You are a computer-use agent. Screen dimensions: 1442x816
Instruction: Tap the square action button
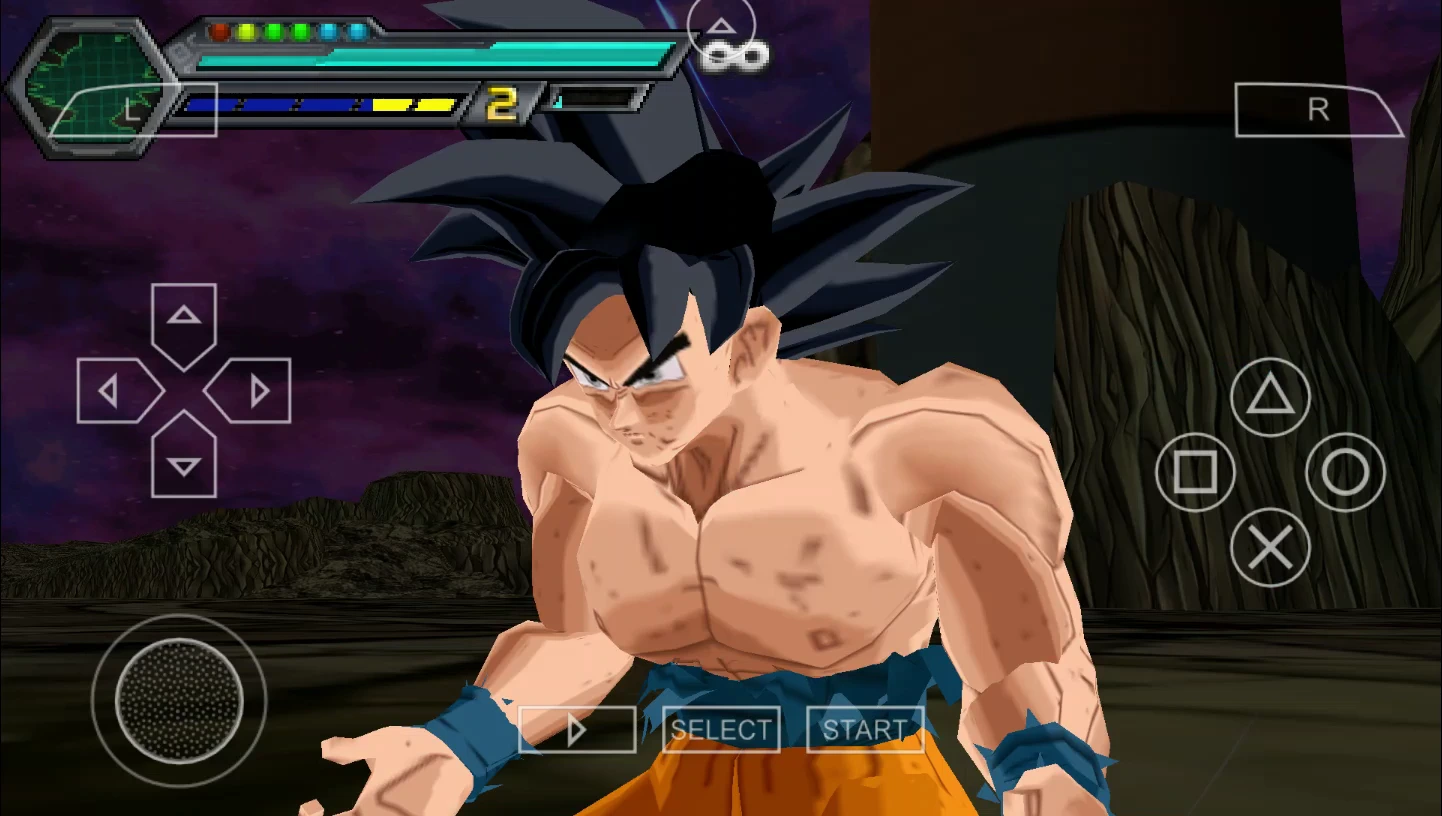1195,472
